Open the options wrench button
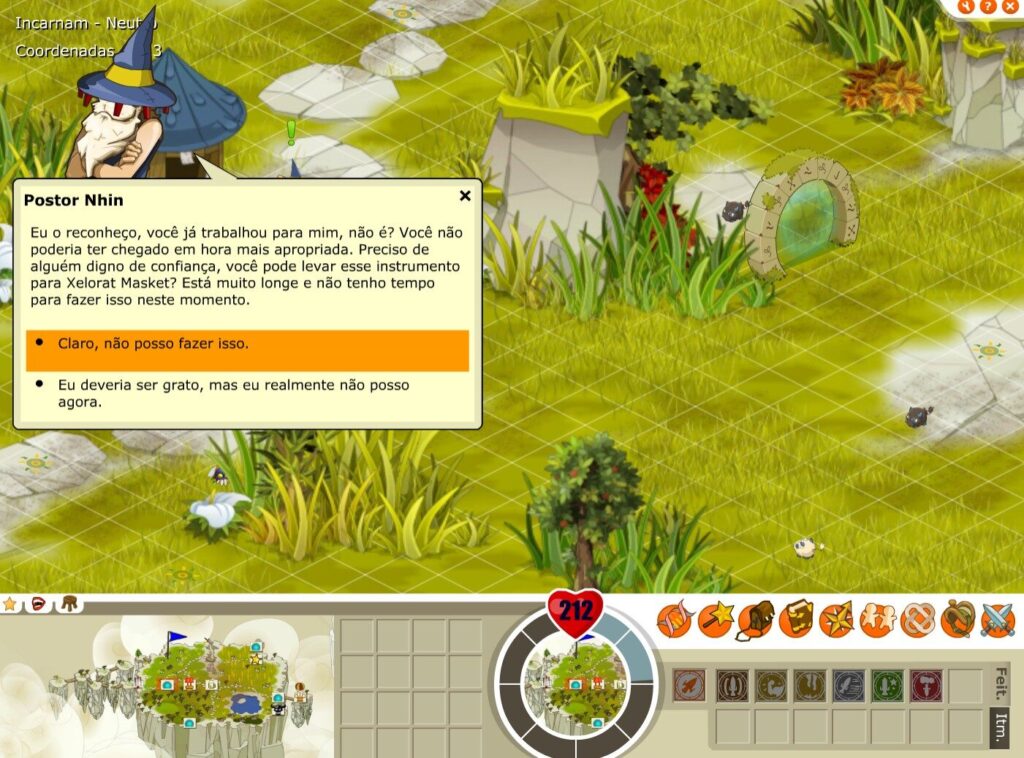Image resolution: width=1024 pixels, height=758 pixels. (x=966, y=6)
